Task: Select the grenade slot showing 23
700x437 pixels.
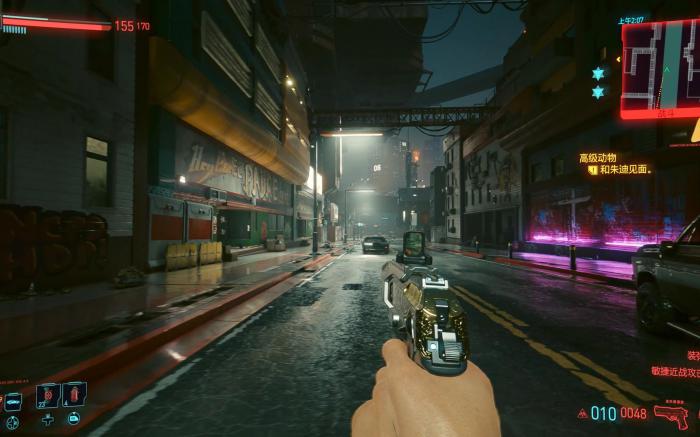Action: point(47,395)
